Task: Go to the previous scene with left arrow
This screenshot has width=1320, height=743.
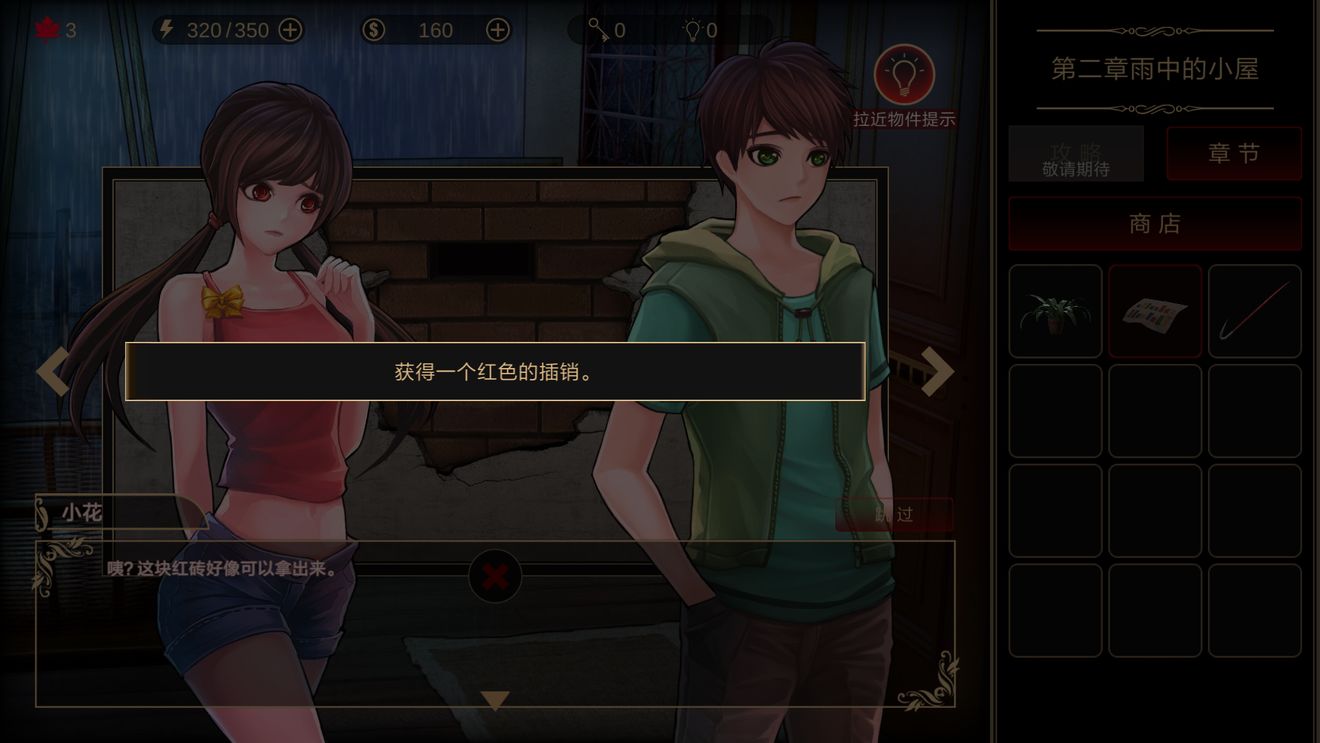Action: (53, 372)
